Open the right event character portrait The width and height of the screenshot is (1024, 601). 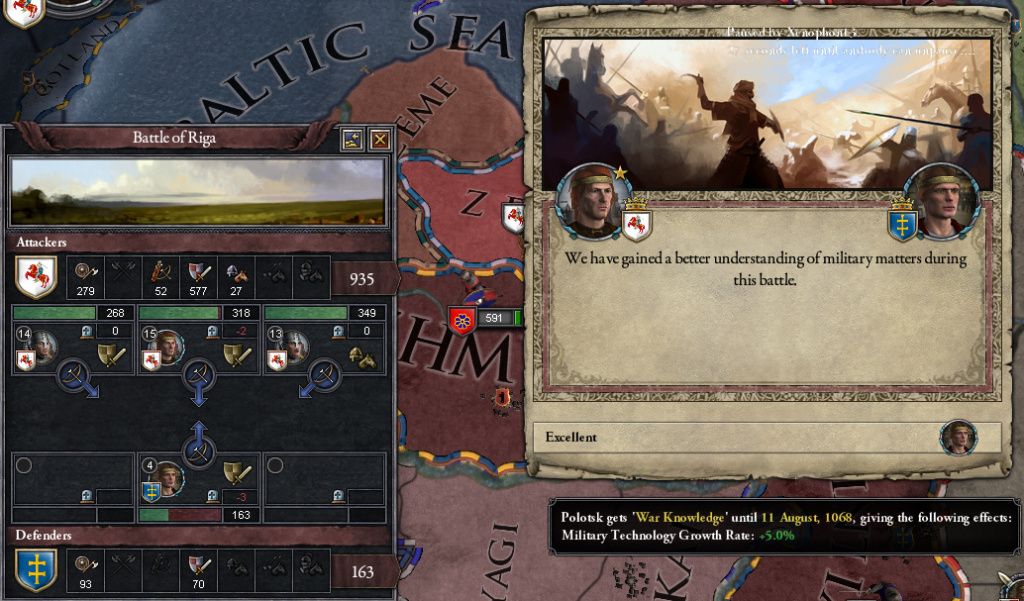click(x=942, y=200)
